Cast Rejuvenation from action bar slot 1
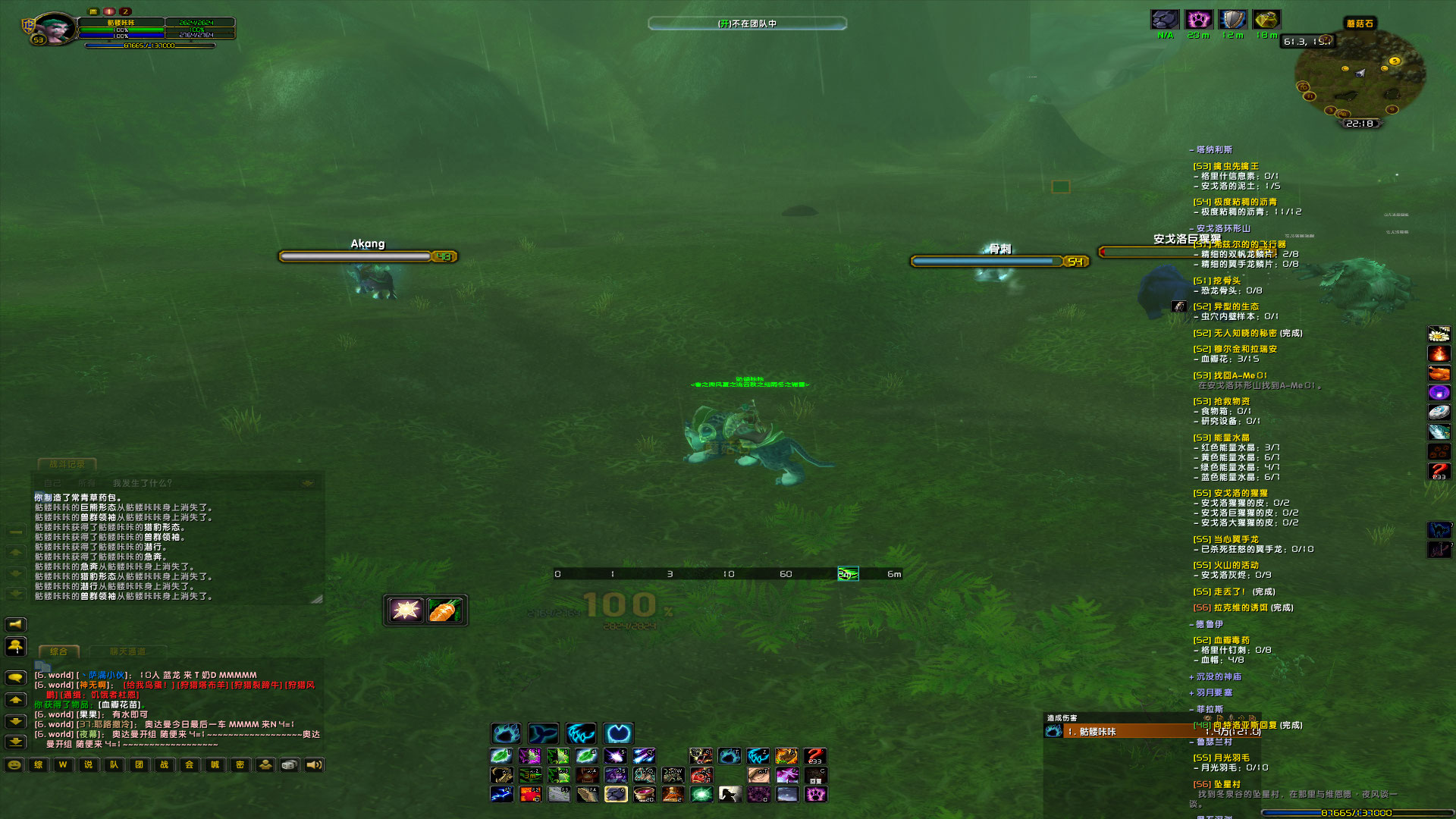This screenshot has height=819, width=1456. [501, 756]
